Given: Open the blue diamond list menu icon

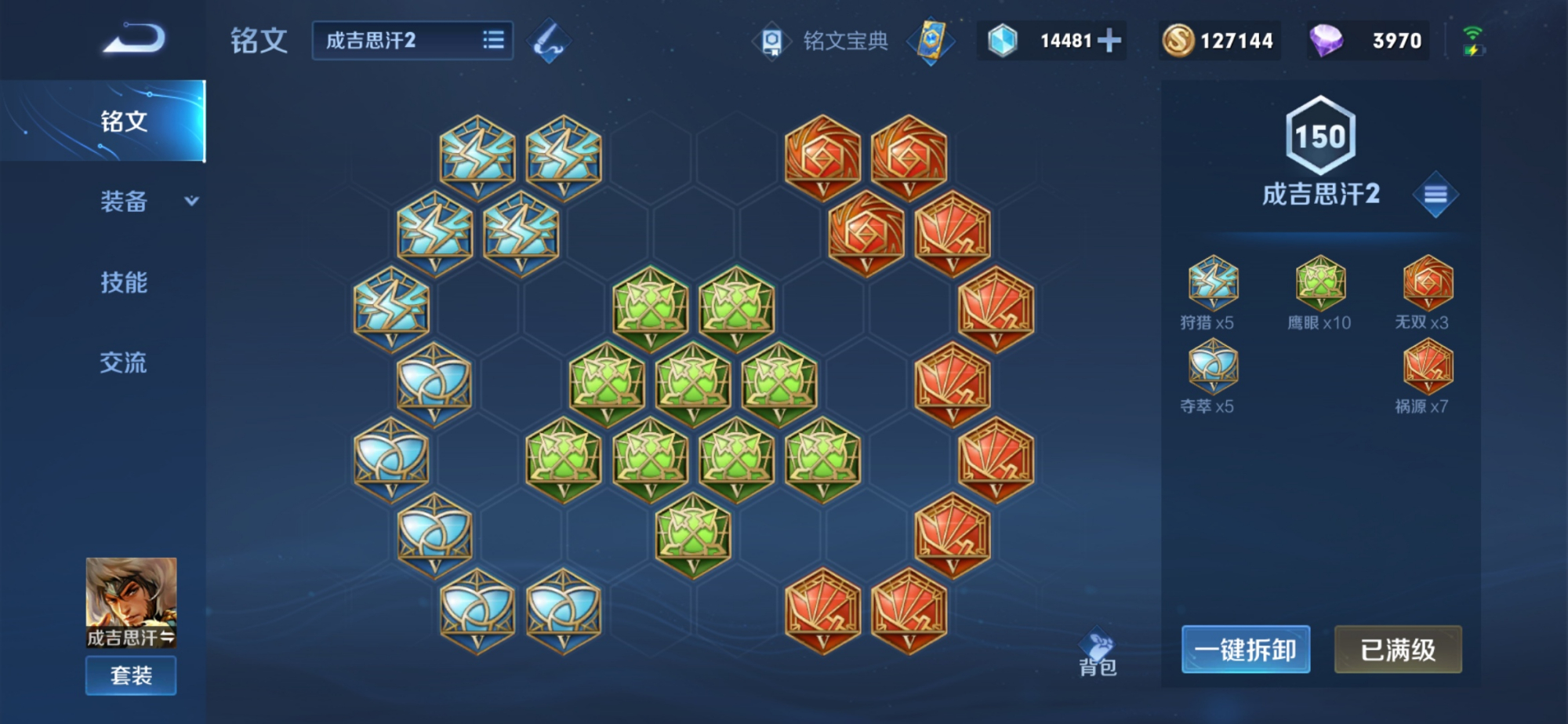Looking at the screenshot, I should click(x=1435, y=194).
